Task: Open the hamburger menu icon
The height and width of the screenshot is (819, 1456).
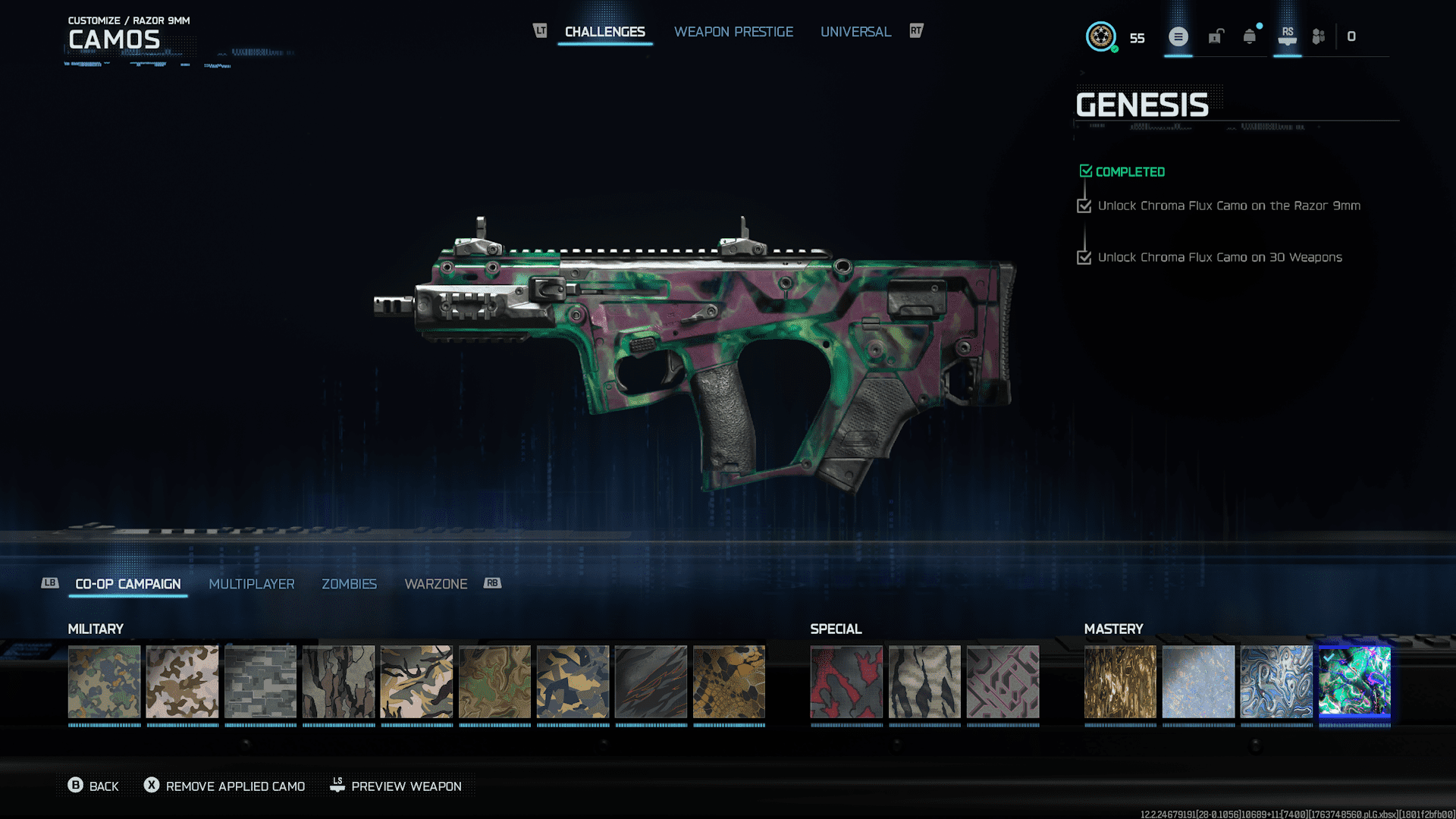Action: [x=1178, y=36]
